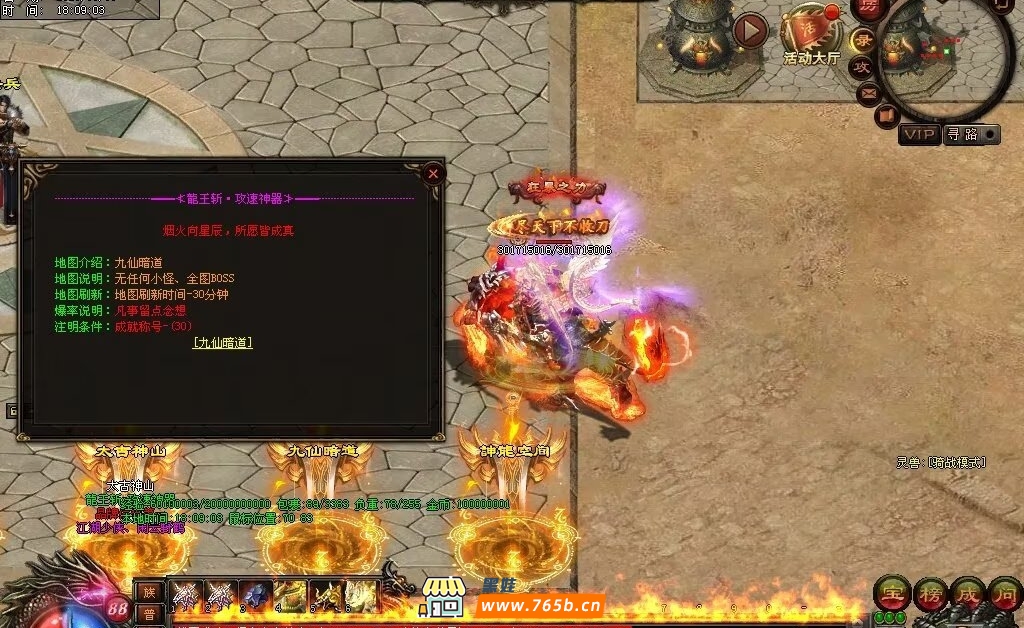Use the blue crystal item in hotbar slot 3
1024x628 pixels.
(257, 595)
